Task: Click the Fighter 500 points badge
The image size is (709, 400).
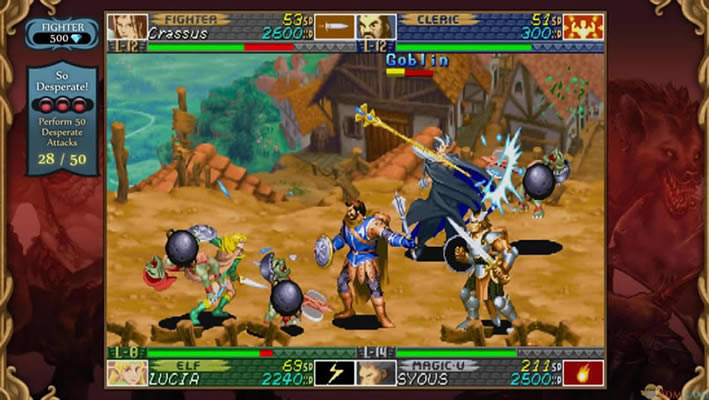Action: [62, 33]
